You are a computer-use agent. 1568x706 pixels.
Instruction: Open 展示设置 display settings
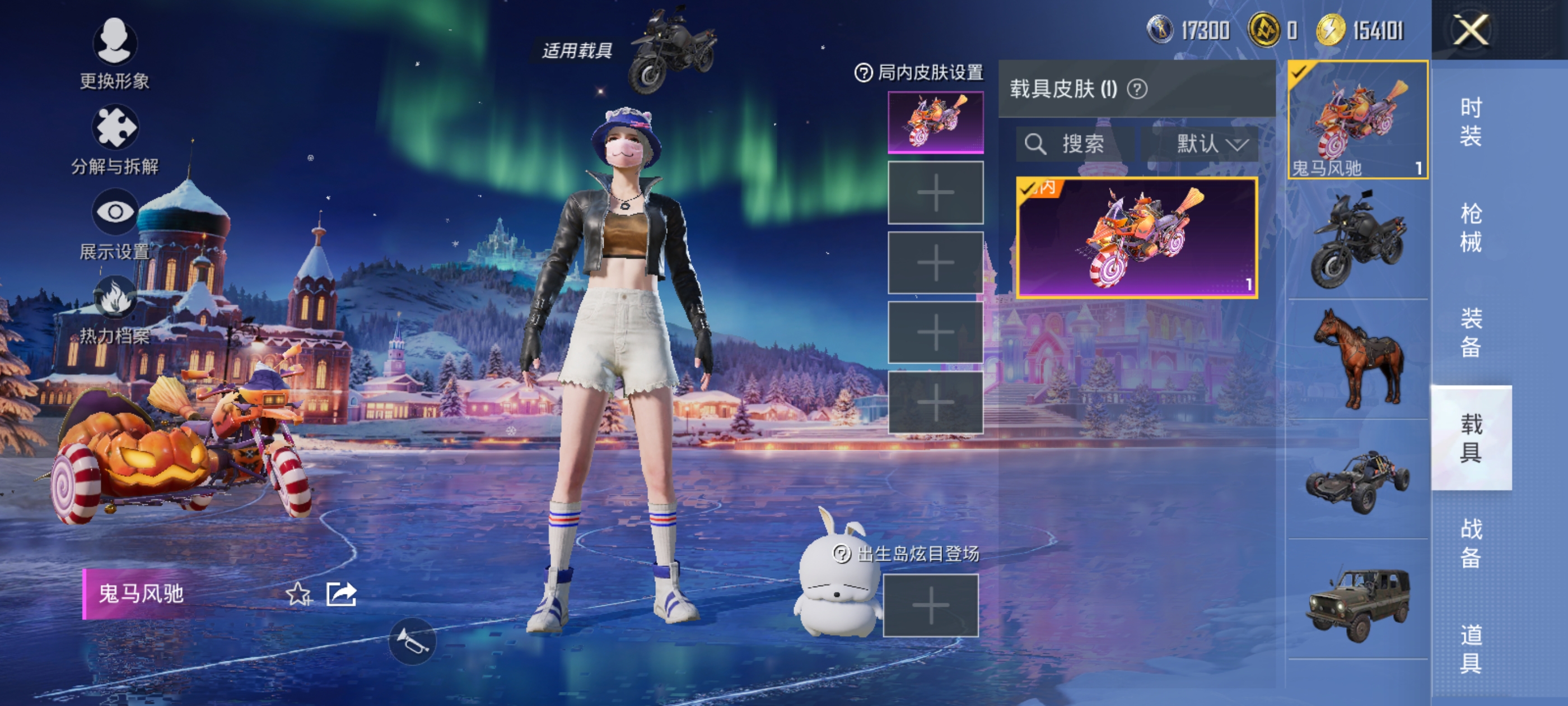tap(114, 224)
